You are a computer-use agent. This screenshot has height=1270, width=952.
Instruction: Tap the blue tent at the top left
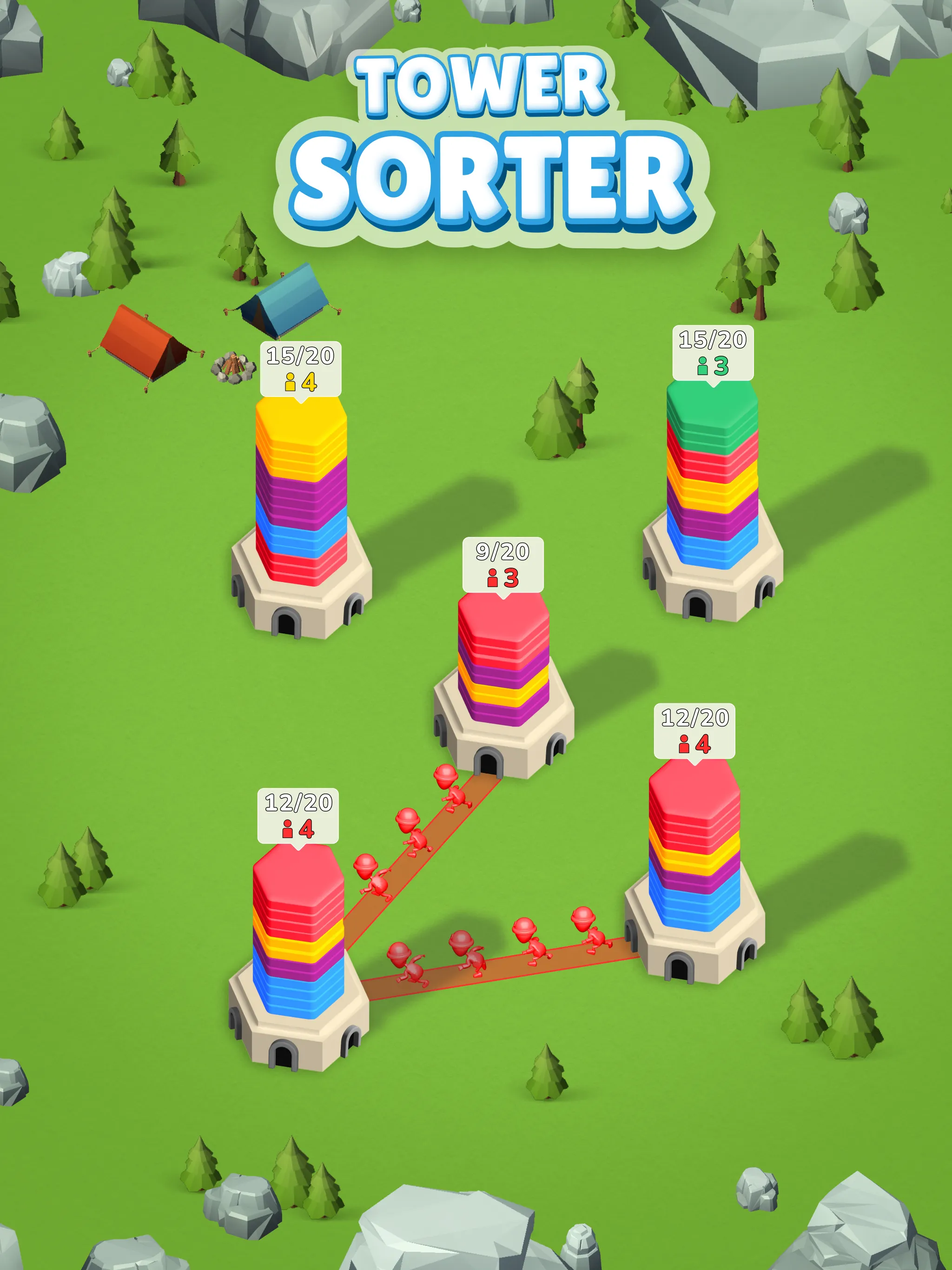point(286,301)
